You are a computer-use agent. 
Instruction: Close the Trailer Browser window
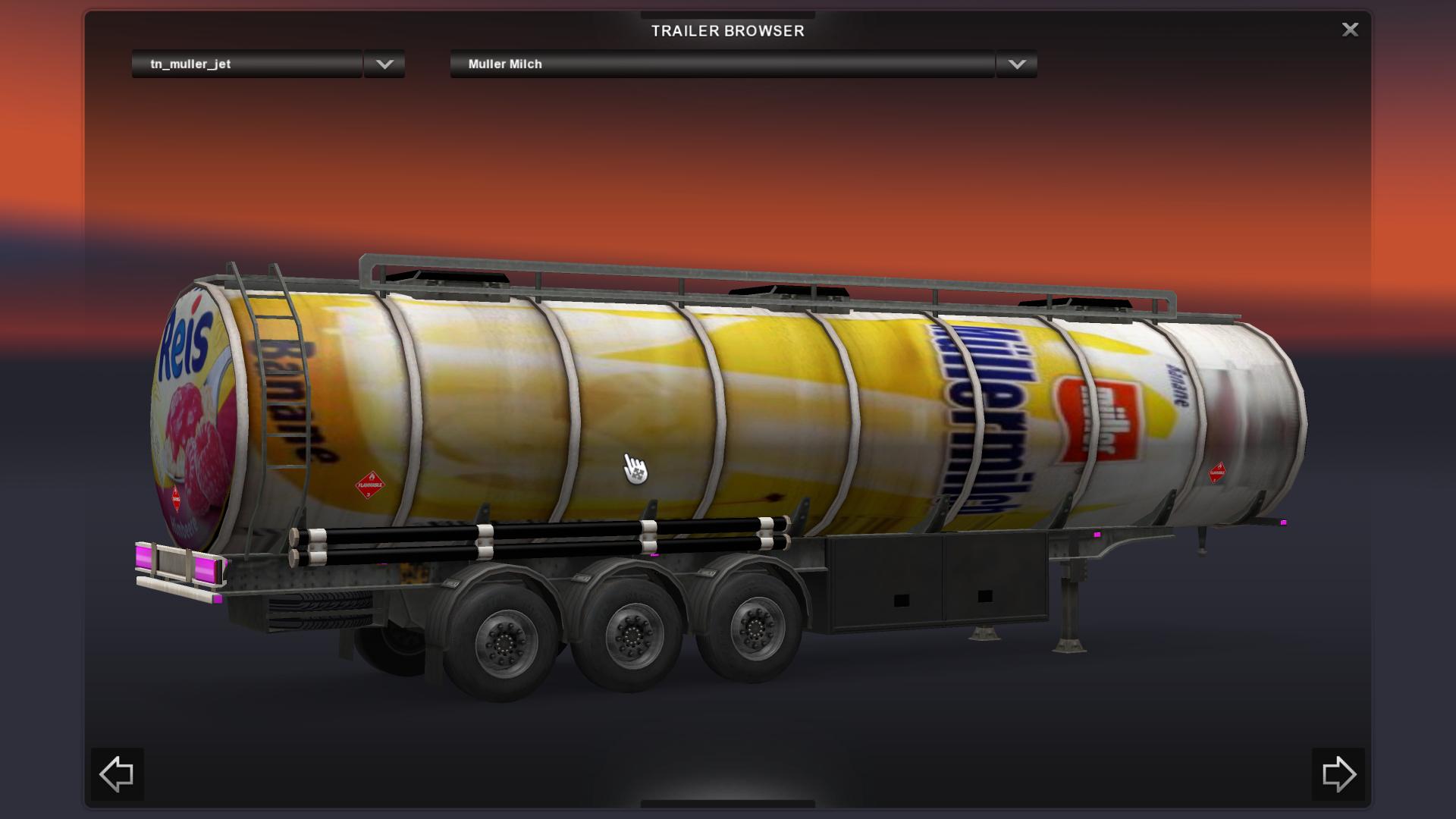(1350, 30)
